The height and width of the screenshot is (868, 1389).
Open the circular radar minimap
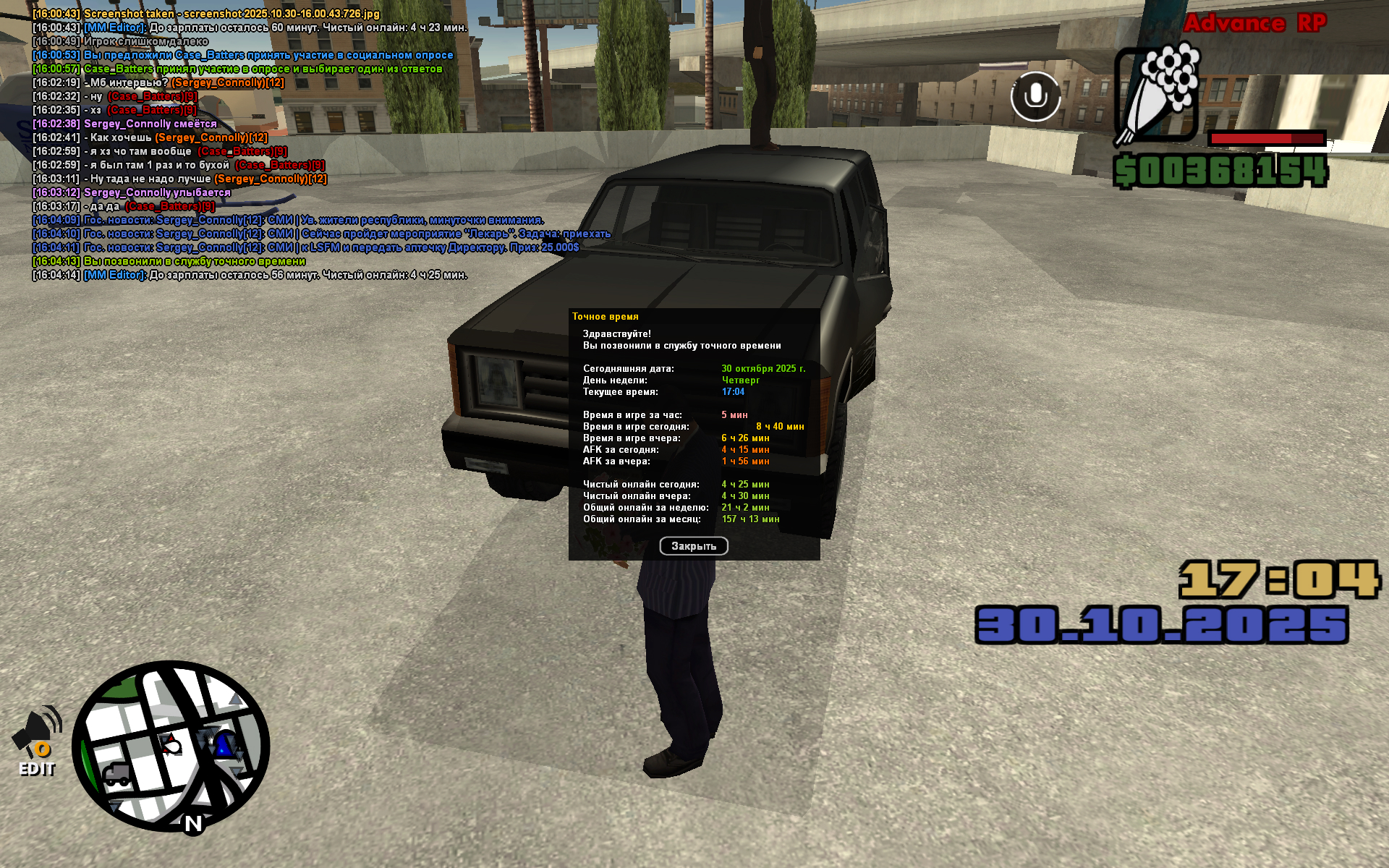[171, 746]
